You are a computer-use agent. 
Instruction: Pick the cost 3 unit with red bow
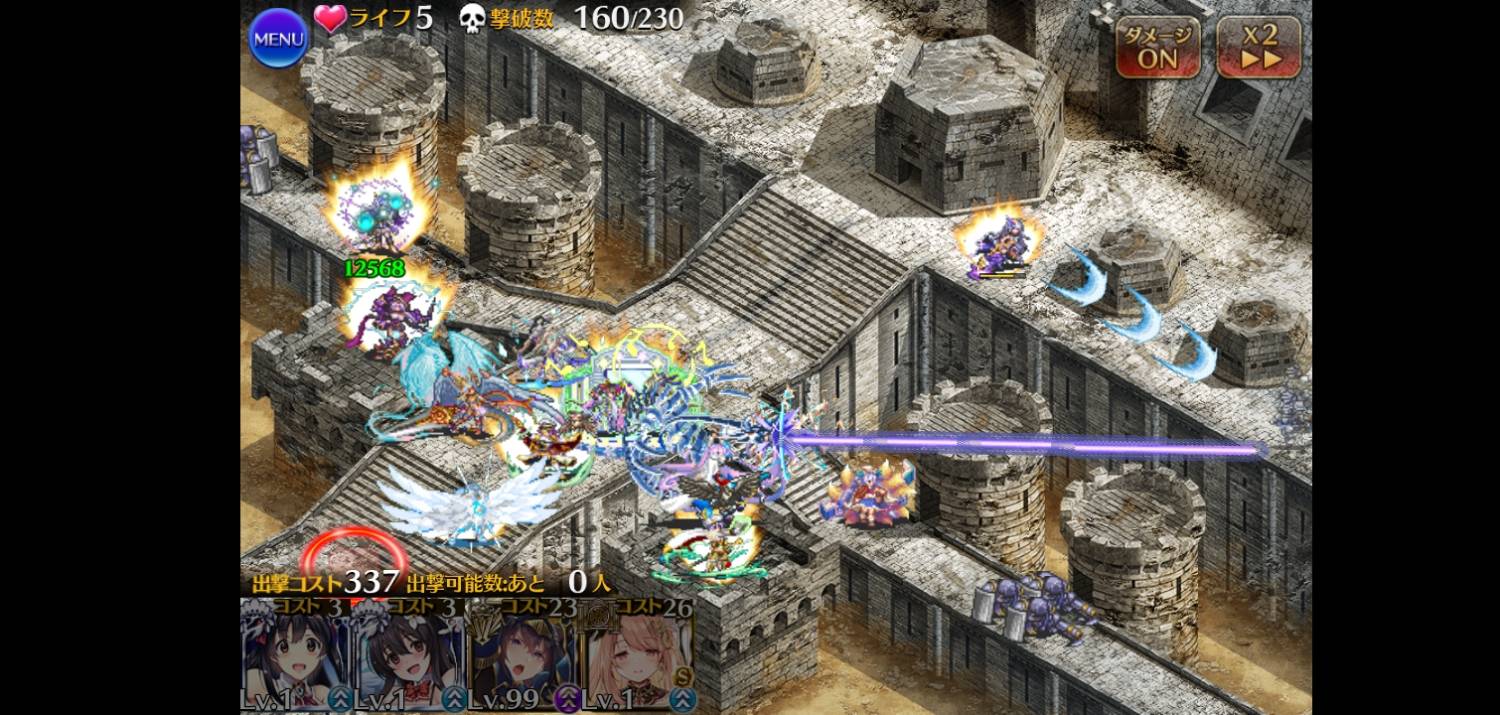409,657
